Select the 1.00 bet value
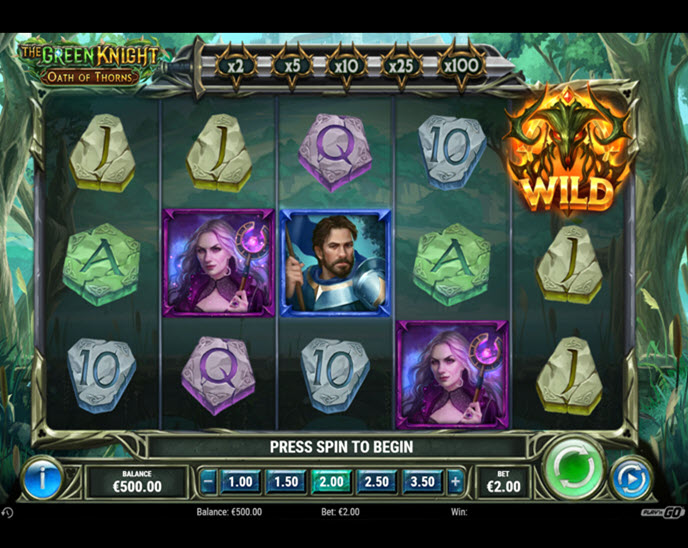 (x=240, y=481)
